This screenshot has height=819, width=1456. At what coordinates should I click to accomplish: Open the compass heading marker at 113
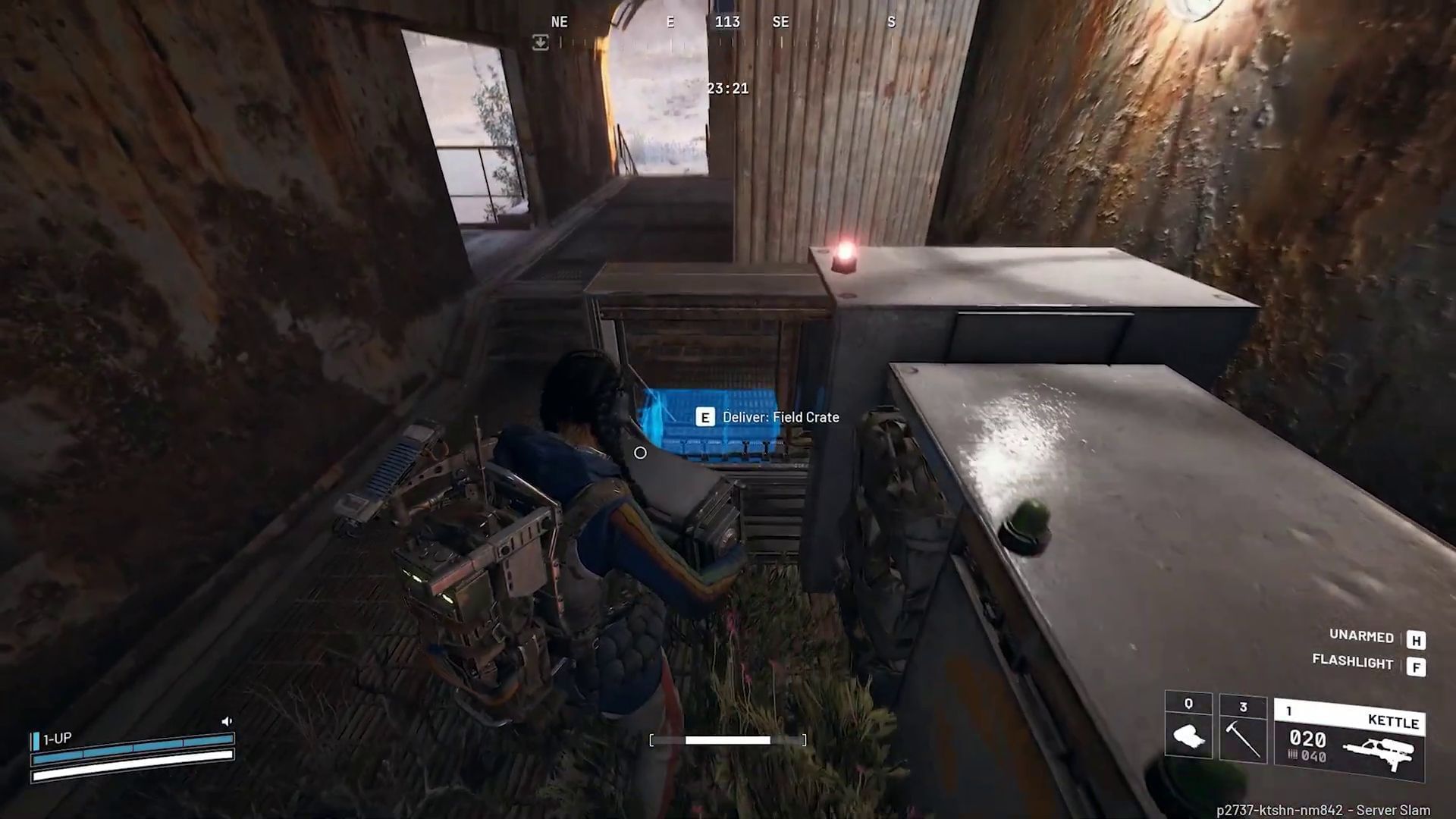pos(729,22)
